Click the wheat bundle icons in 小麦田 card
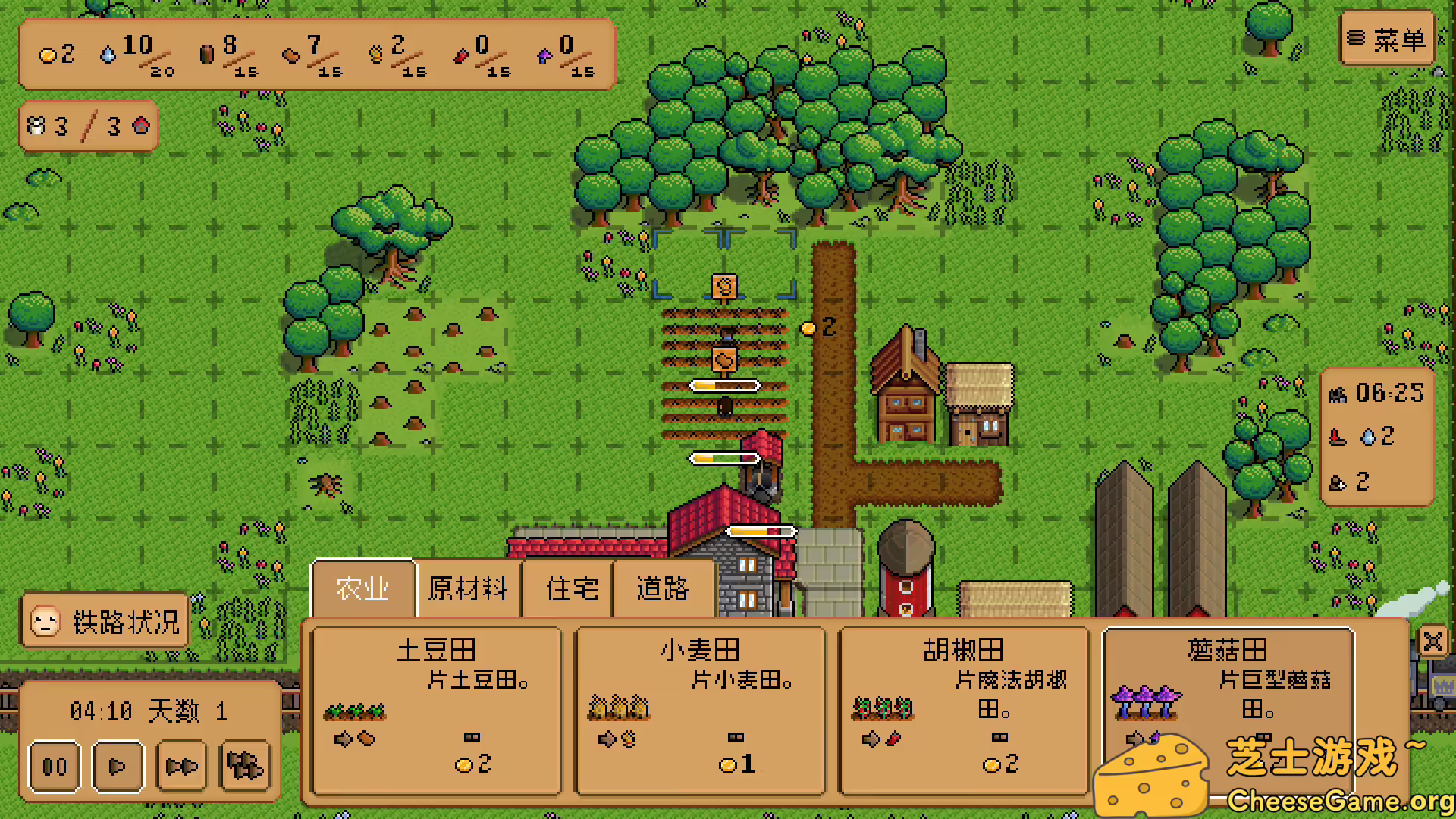The height and width of the screenshot is (819, 1456). click(620, 707)
